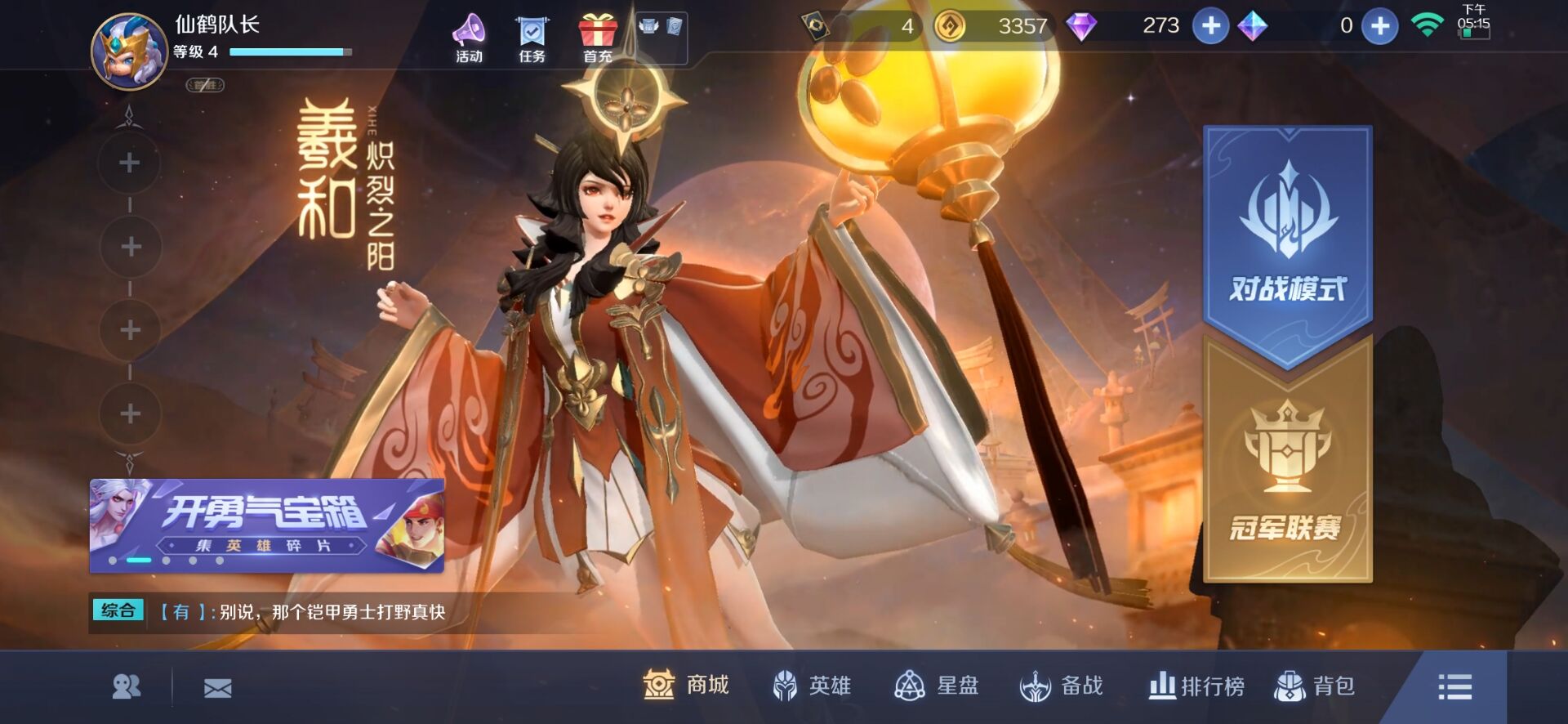Open the 背包 backpack
The width and height of the screenshot is (1568, 724).
(x=1315, y=686)
